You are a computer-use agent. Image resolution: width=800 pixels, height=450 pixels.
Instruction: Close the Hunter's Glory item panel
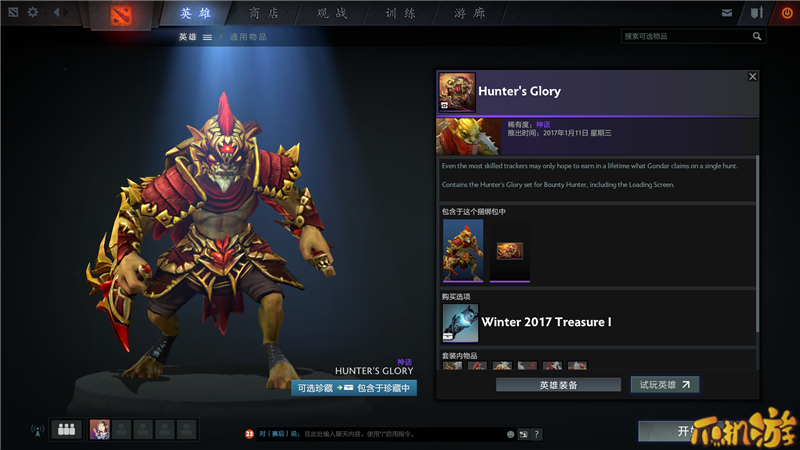click(x=753, y=76)
